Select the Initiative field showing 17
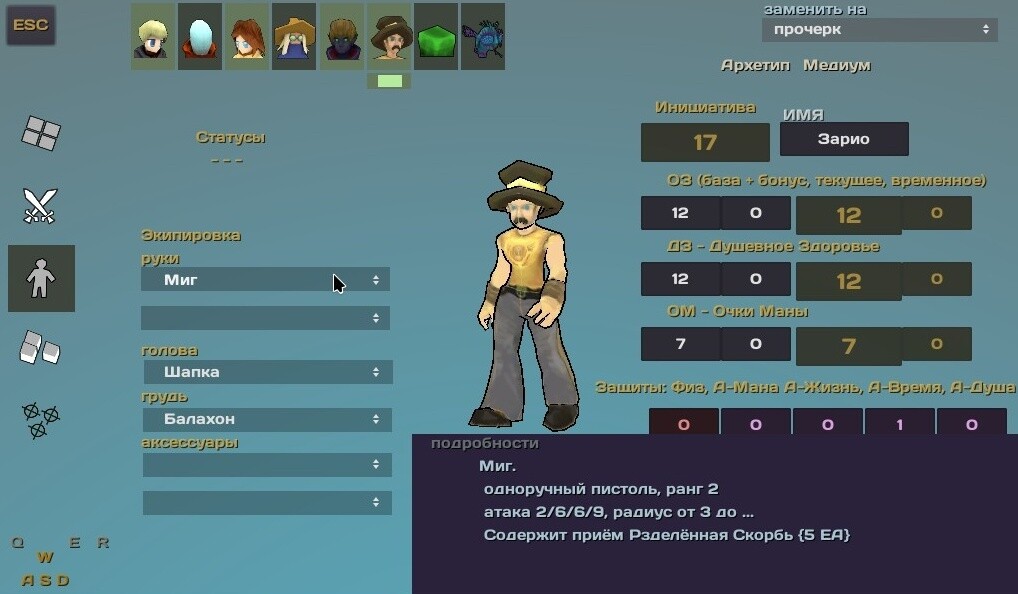 (x=705, y=142)
